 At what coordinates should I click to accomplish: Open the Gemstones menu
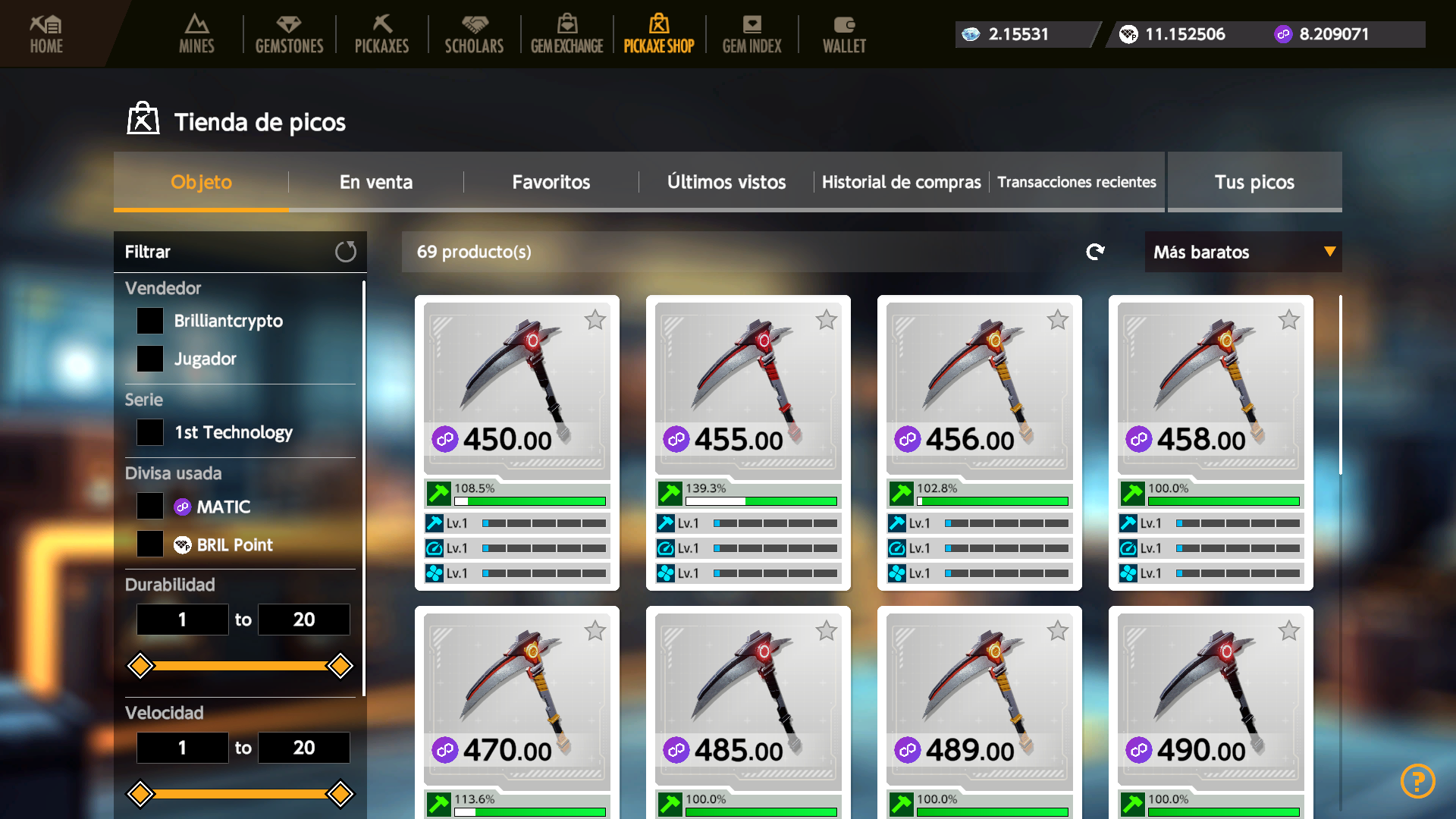pyautogui.click(x=289, y=34)
